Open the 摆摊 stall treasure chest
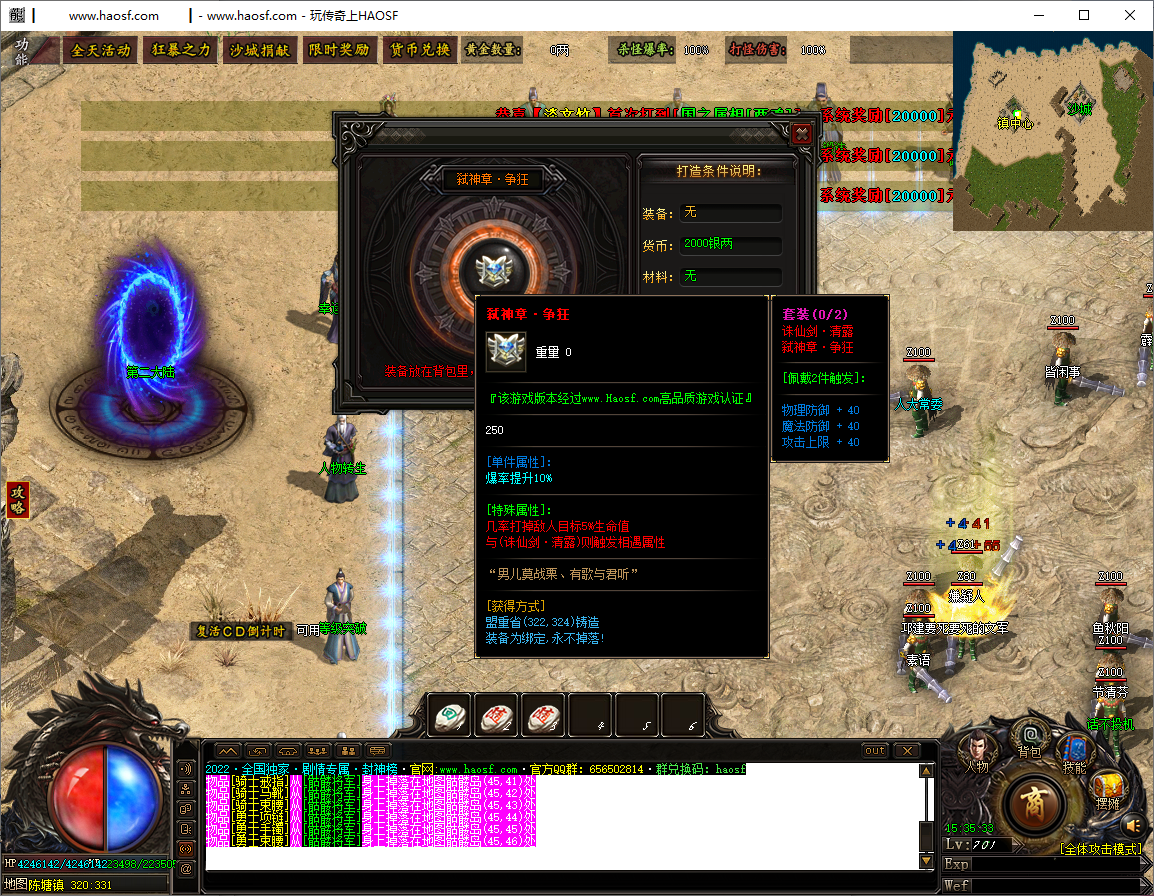The width and height of the screenshot is (1154, 896). coord(1106,790)
